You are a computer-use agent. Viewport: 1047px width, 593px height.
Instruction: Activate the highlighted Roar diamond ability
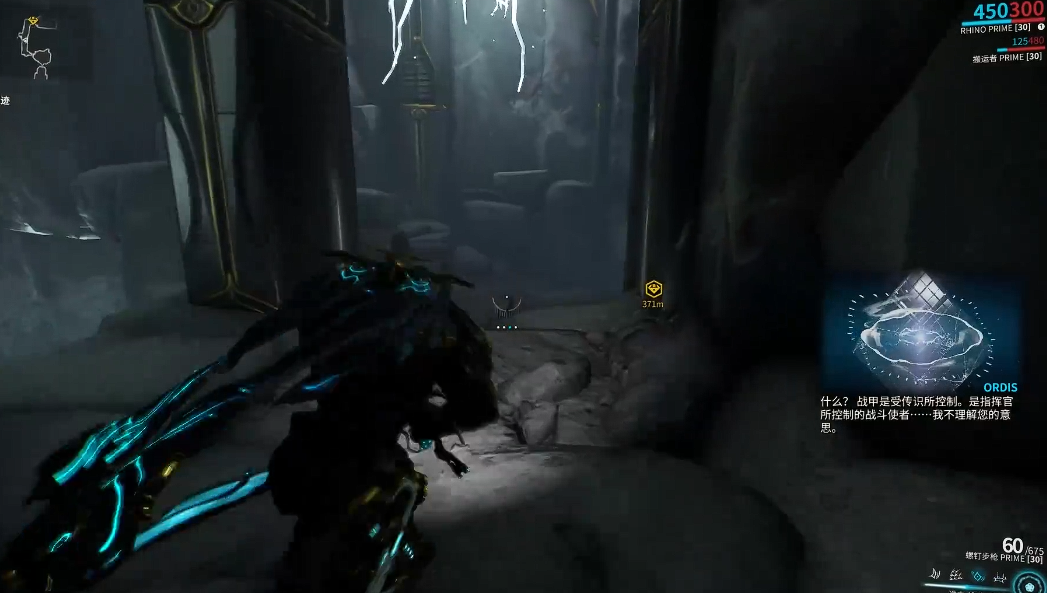977,575
